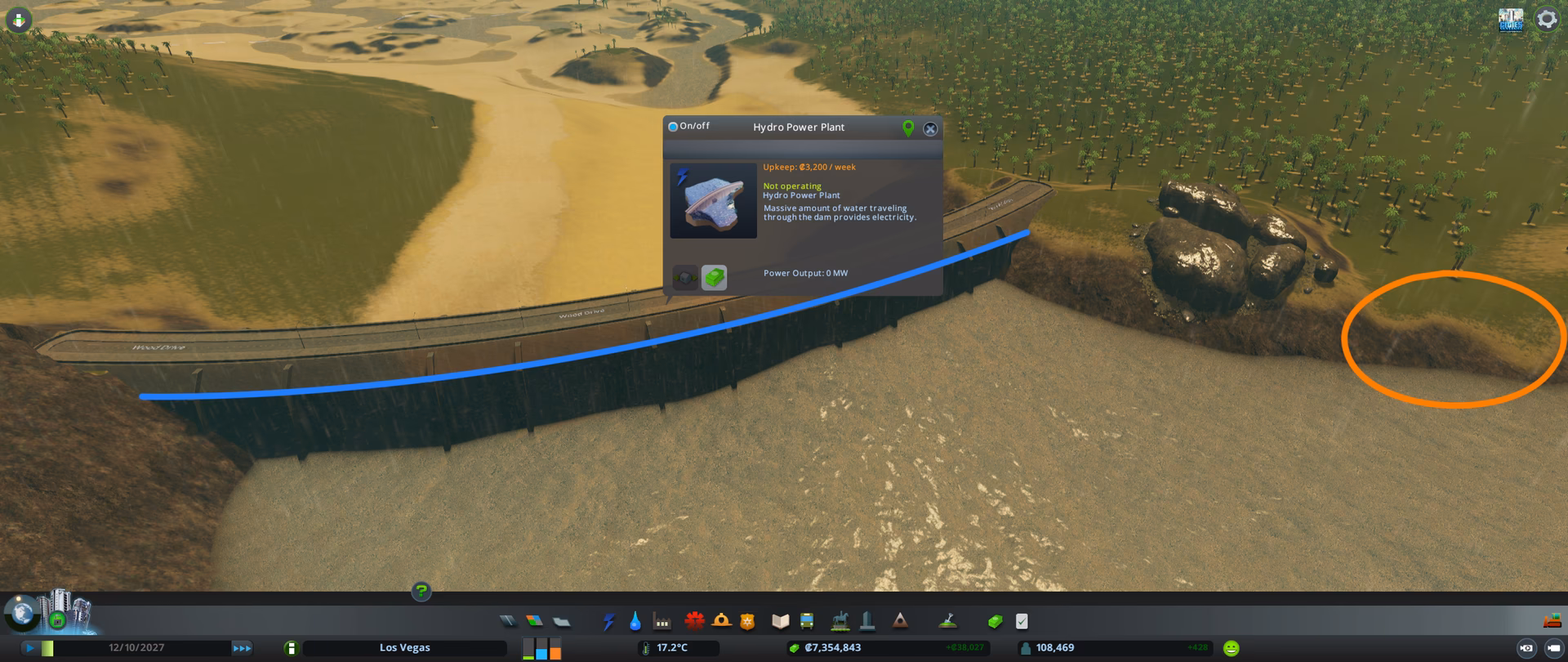Open the Settings gear menu
The width and height of the screenshot is (1568, 662).
click(1547, 18)
